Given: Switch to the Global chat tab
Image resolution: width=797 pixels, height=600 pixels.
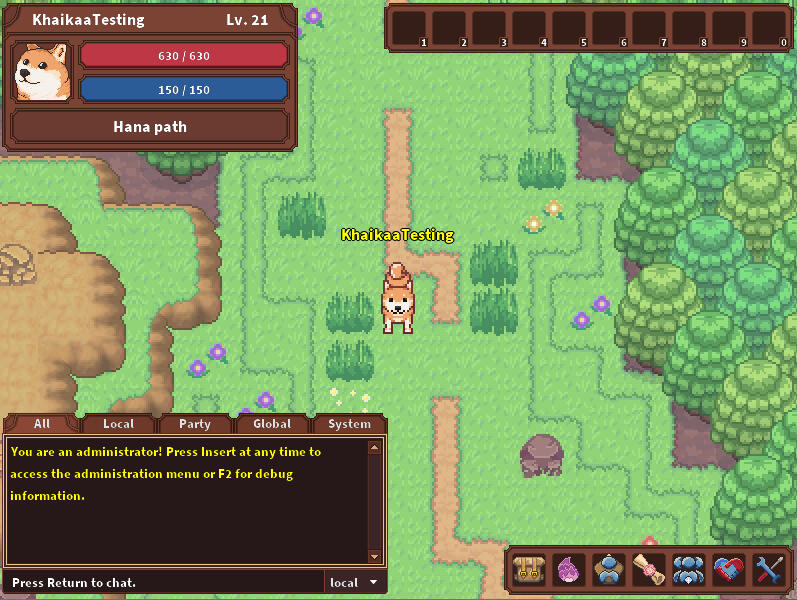Looking at the screenshot, I should 272,424.
